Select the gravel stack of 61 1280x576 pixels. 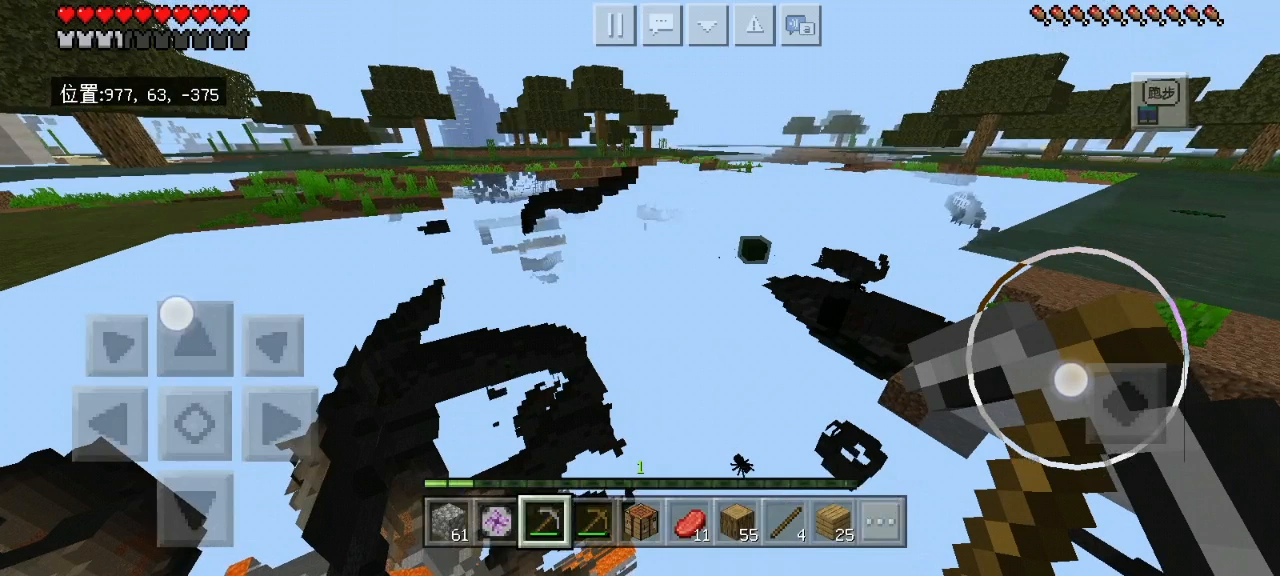click(449, 522)
